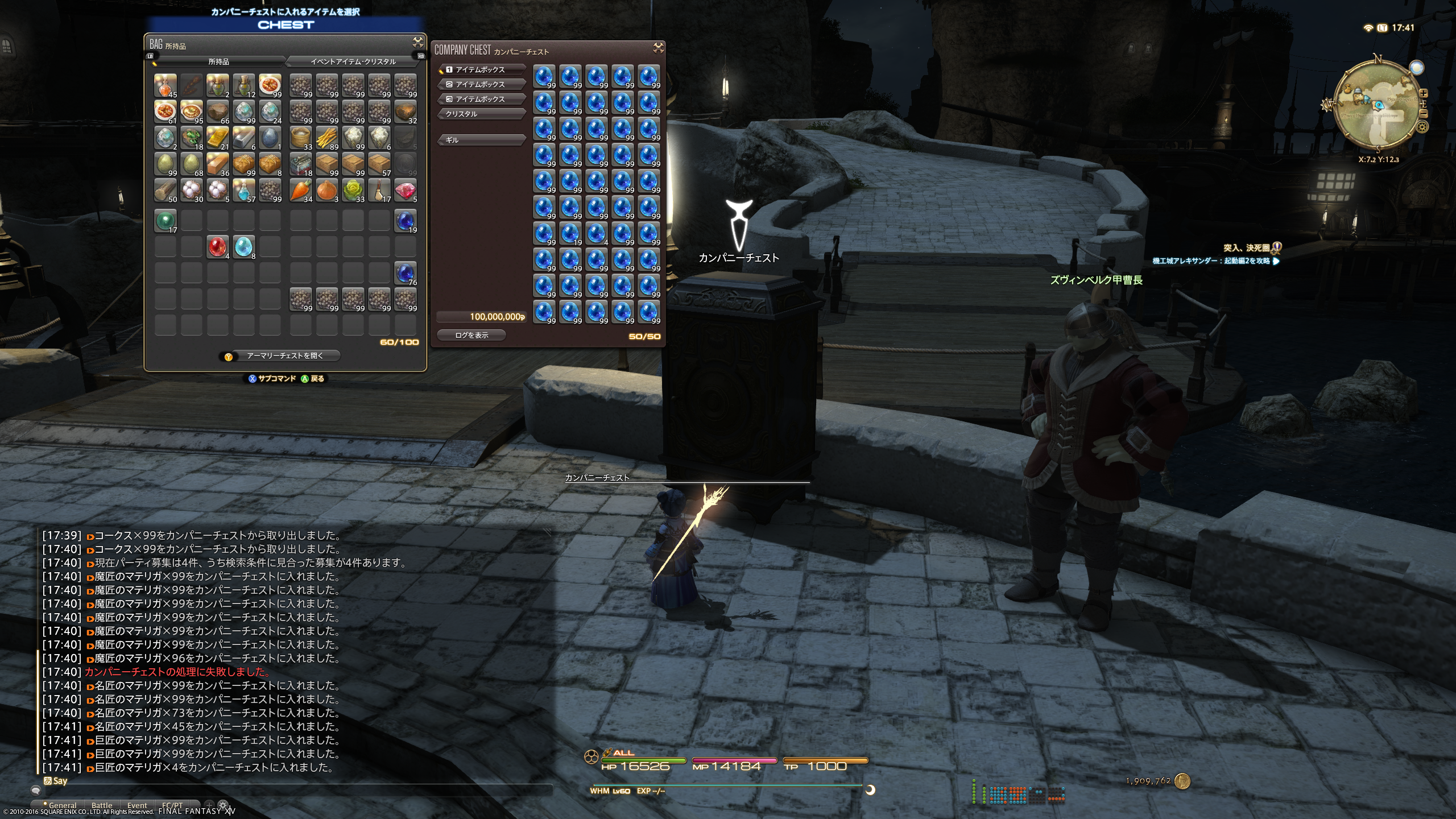Choose the green materia stack of 17

165,221
